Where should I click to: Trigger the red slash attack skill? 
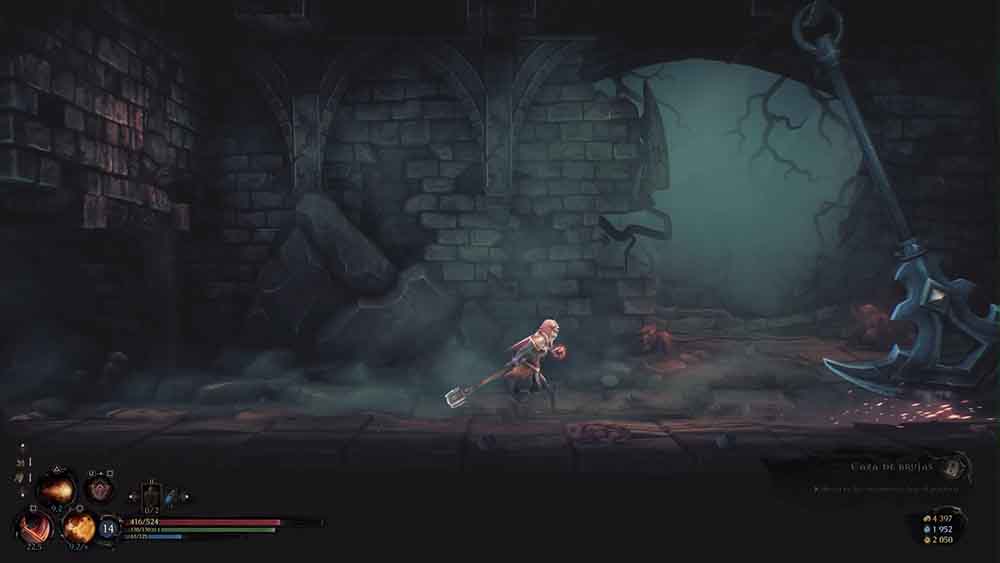coord(37,525)
